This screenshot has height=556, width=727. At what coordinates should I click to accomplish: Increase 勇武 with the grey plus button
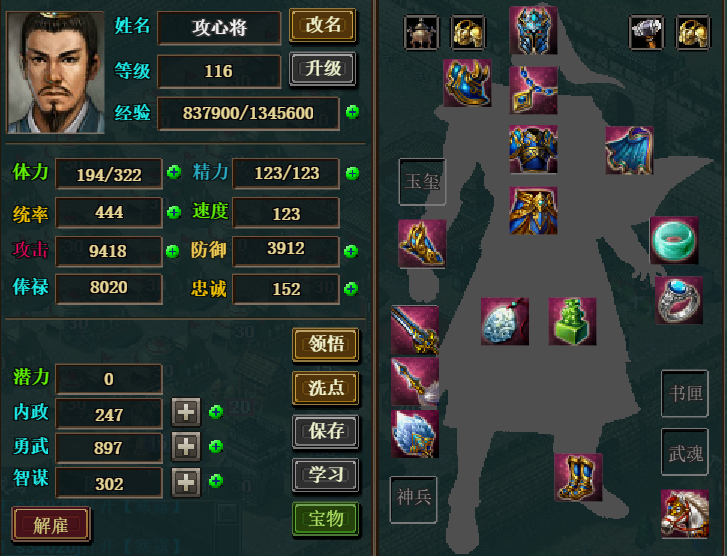pos(186,447)
